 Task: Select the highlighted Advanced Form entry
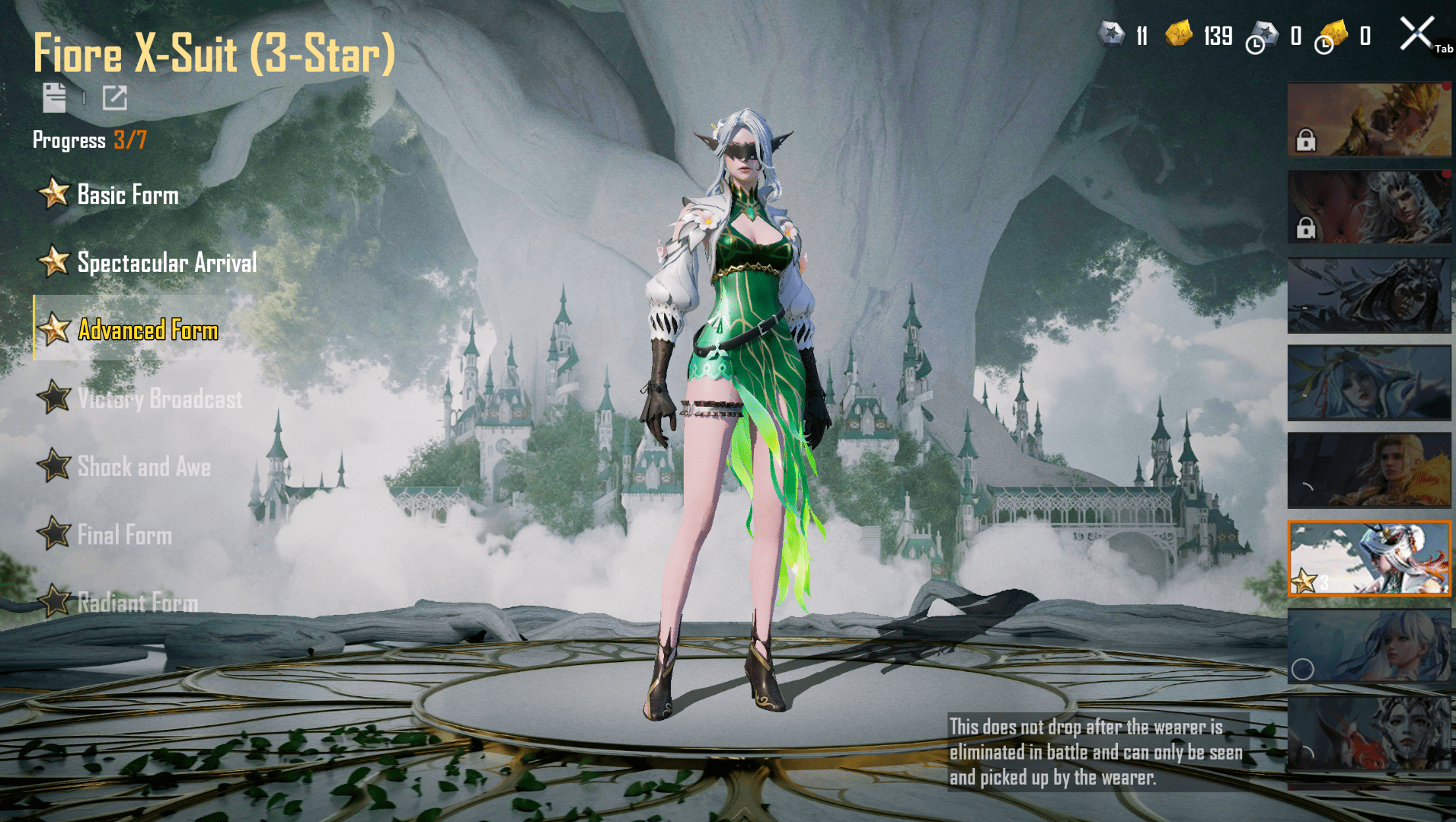point(148,330)
